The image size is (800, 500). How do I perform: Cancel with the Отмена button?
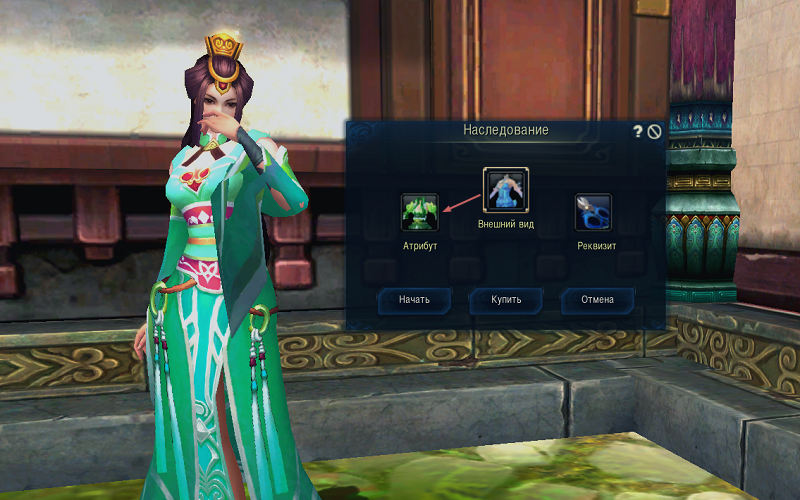(597, 300)
